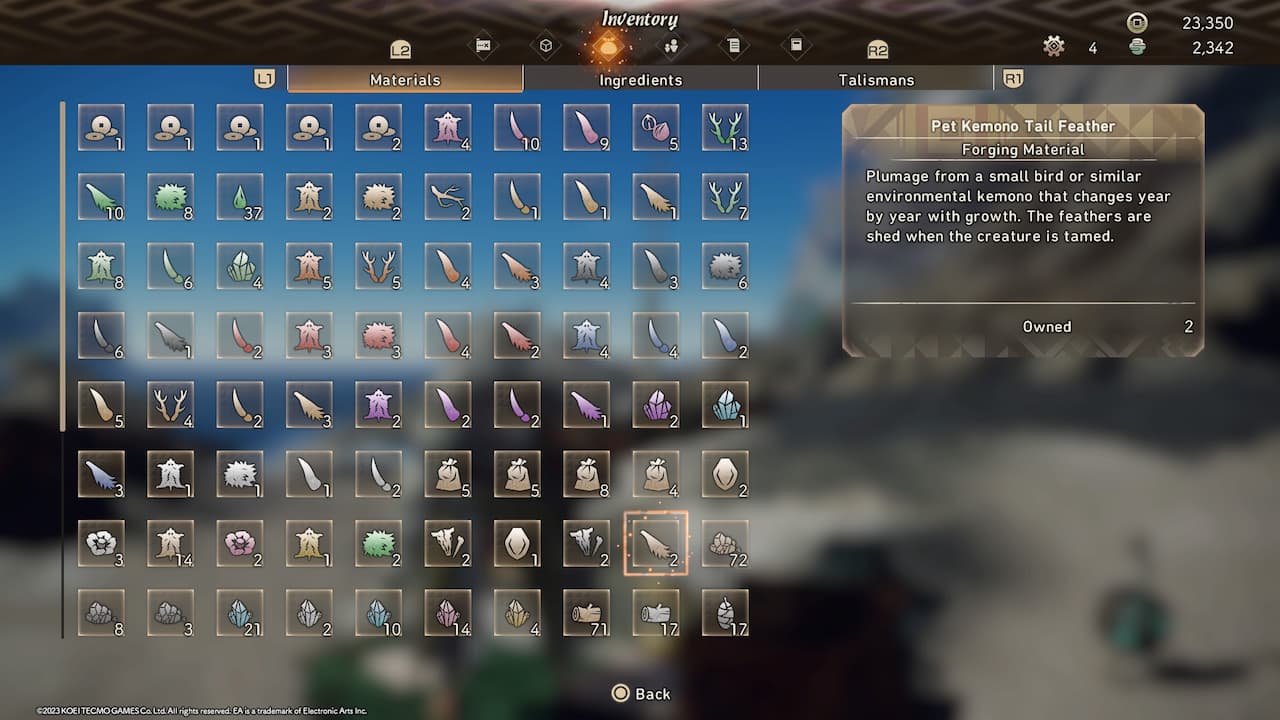Click the Materials tab

(404, 79)
